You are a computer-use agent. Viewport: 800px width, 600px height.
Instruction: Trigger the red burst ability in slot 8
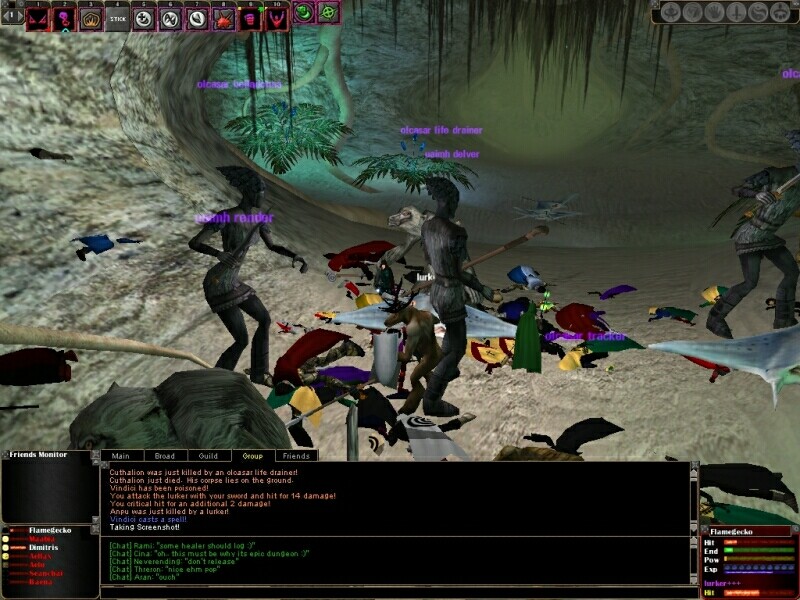(x=222, y=18)
